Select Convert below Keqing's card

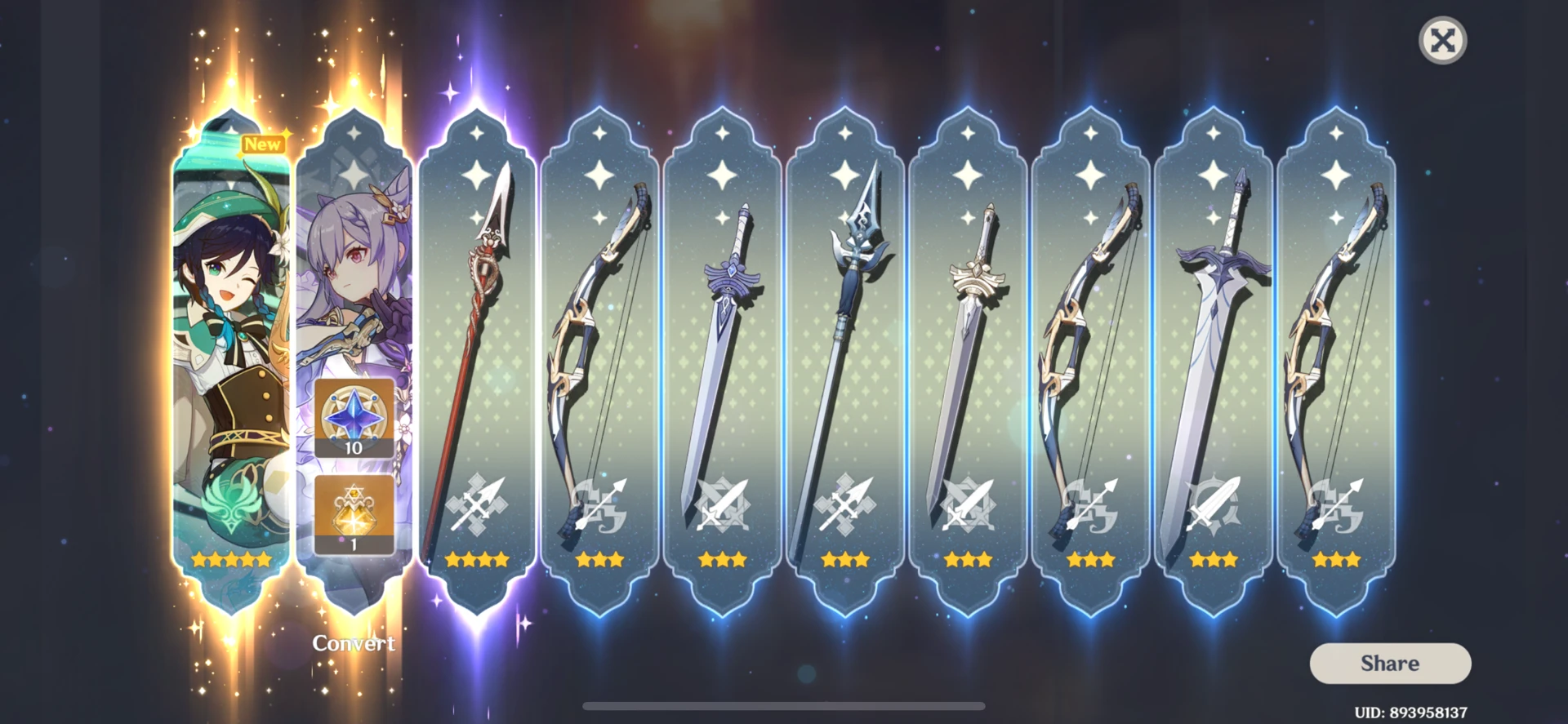354,644
